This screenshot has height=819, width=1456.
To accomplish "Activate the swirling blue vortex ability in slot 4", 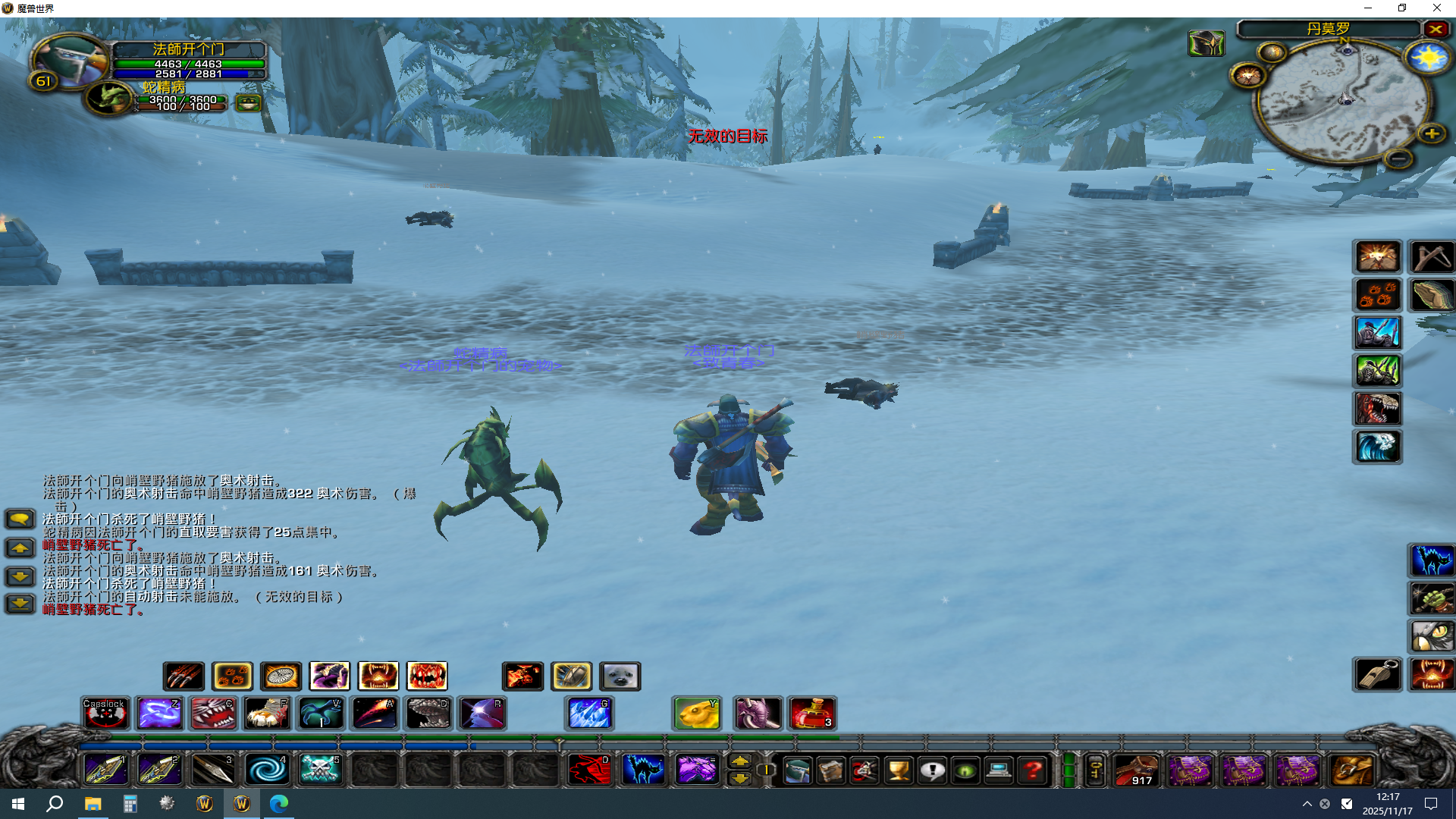I will click(x=266, y=770).
